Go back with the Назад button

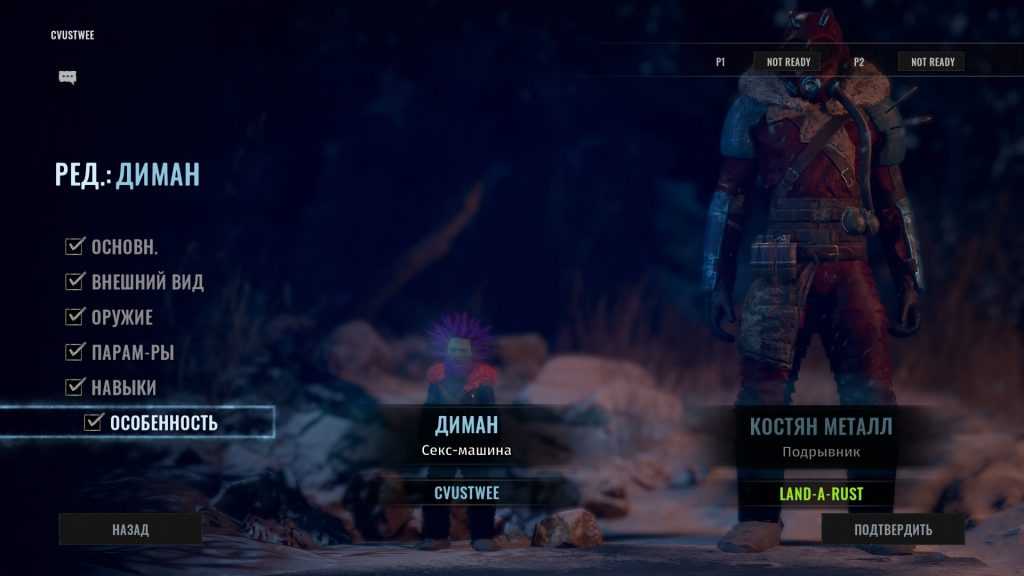pos(130,530)
